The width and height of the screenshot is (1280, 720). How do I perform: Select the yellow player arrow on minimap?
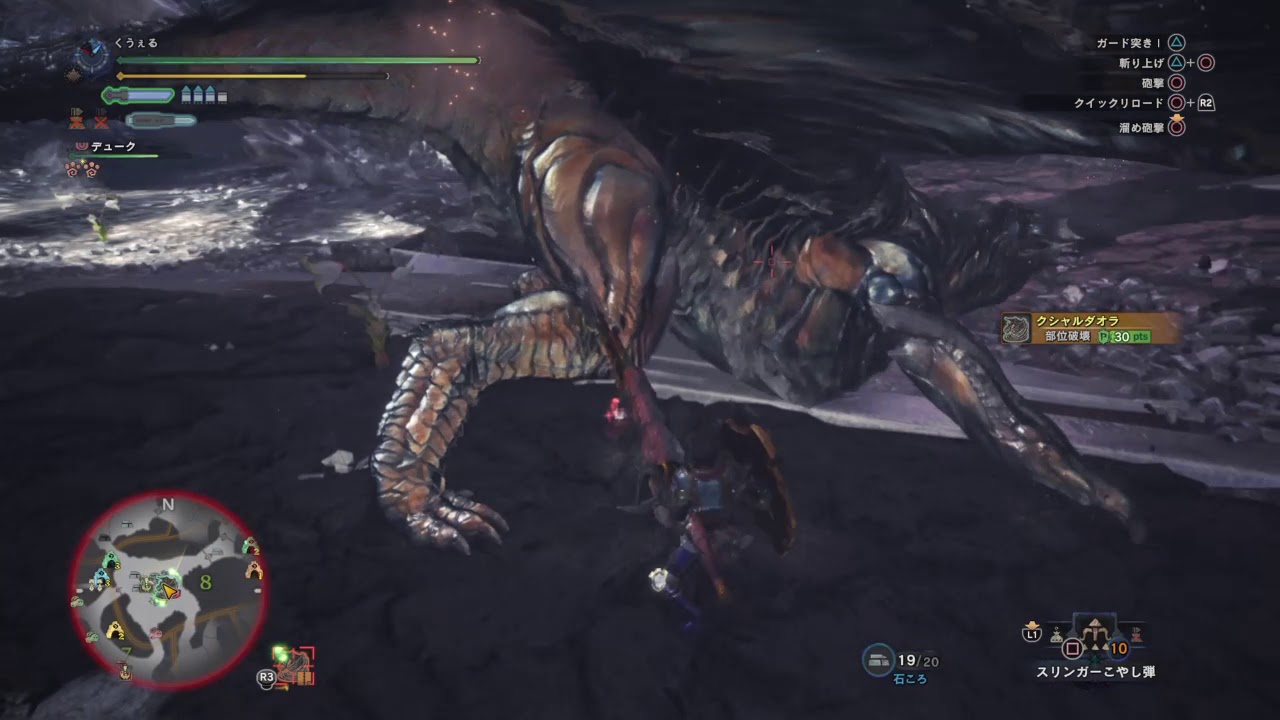tap(171, 591)
